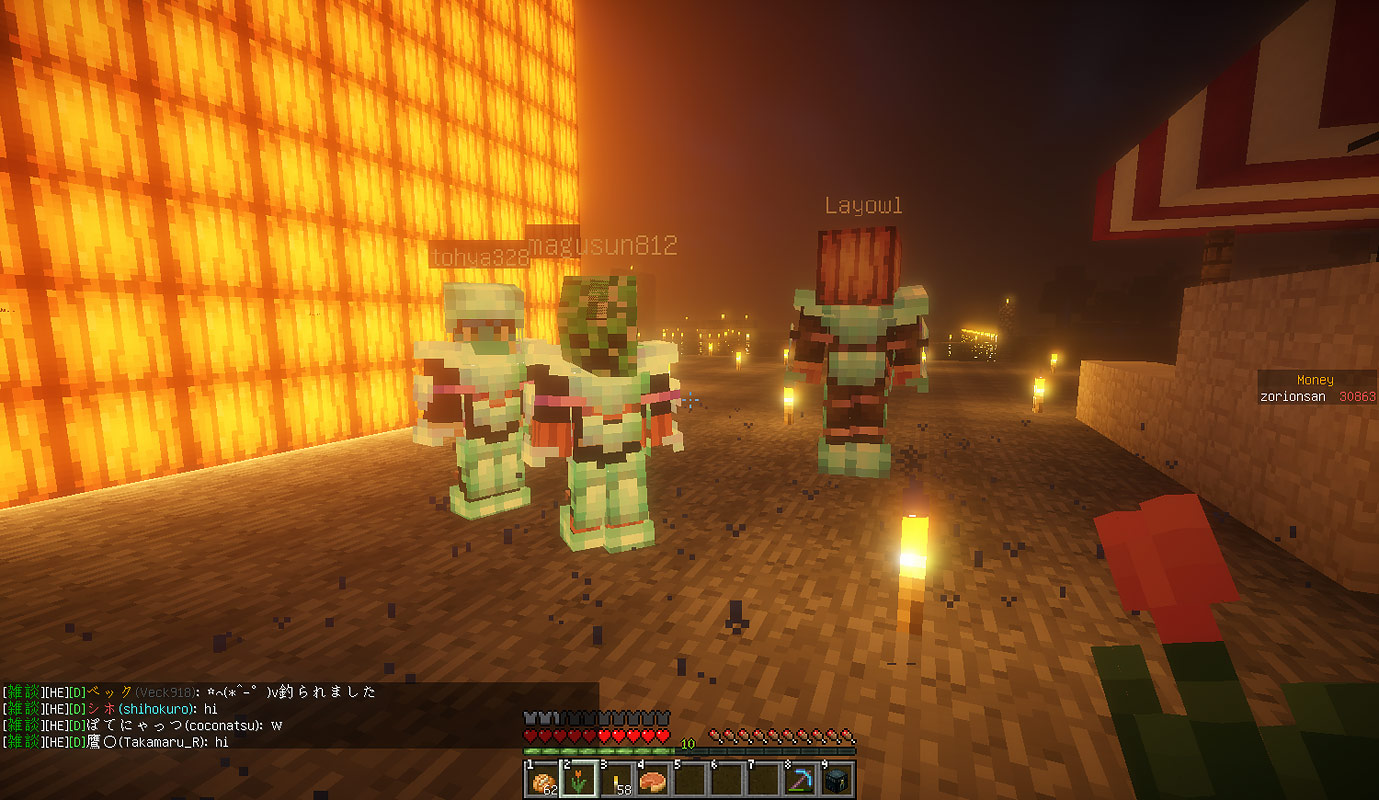Select the pumpkin pie hotbar slot
This screenshot has width=1379, height=800.
[x=652, y=779]
